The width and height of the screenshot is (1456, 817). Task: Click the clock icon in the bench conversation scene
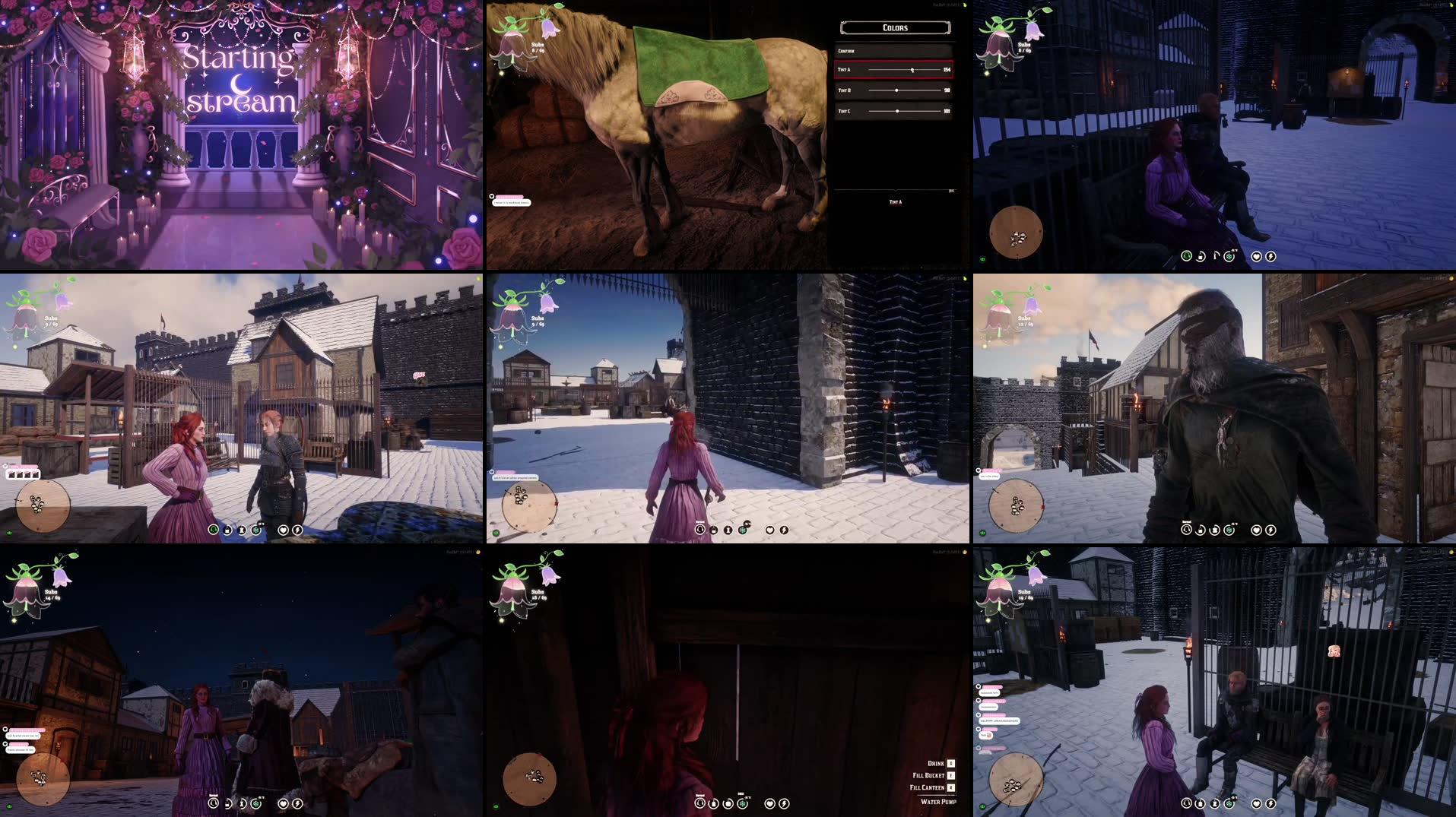(x=1187, y=803)
